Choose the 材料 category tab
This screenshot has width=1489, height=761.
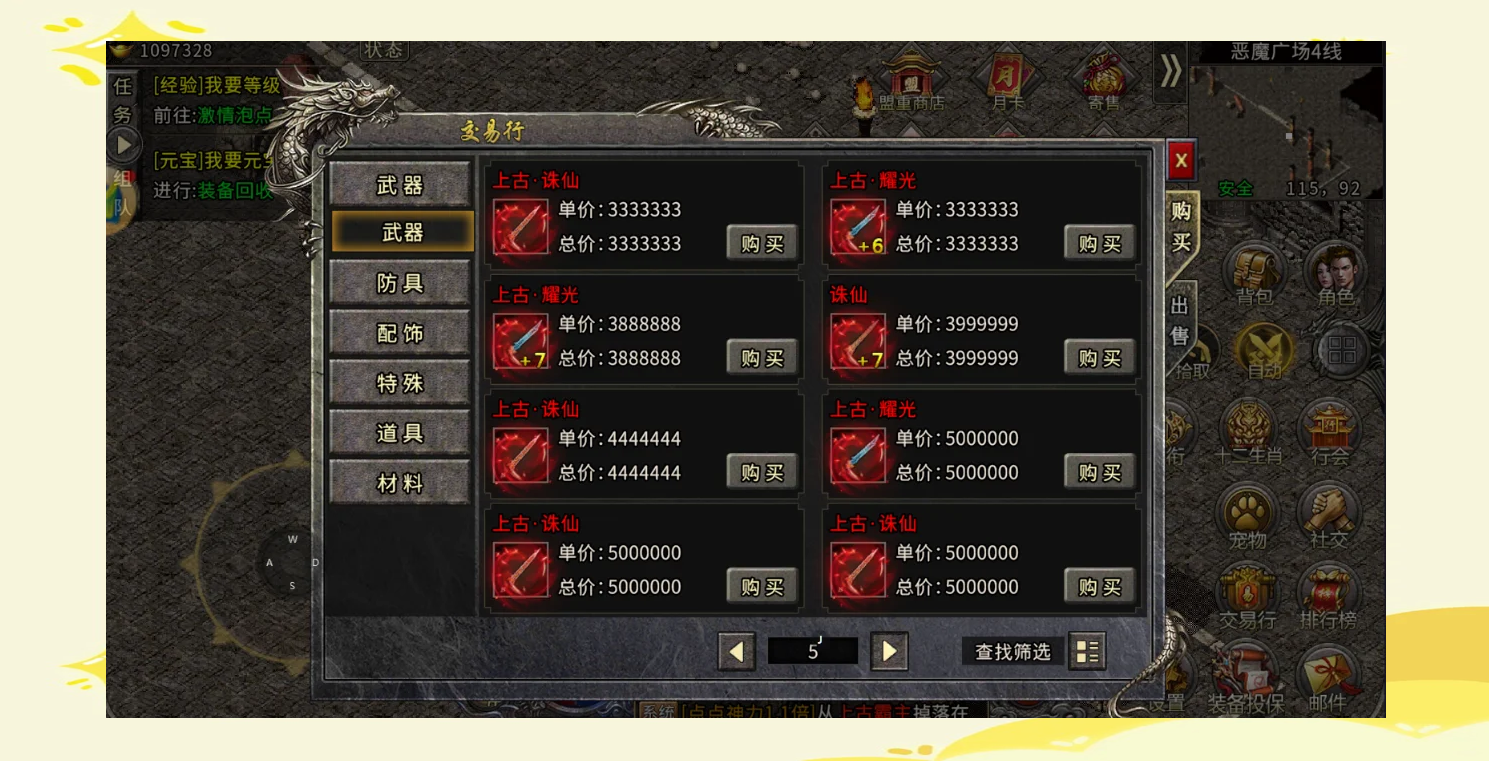click(400, 483)
